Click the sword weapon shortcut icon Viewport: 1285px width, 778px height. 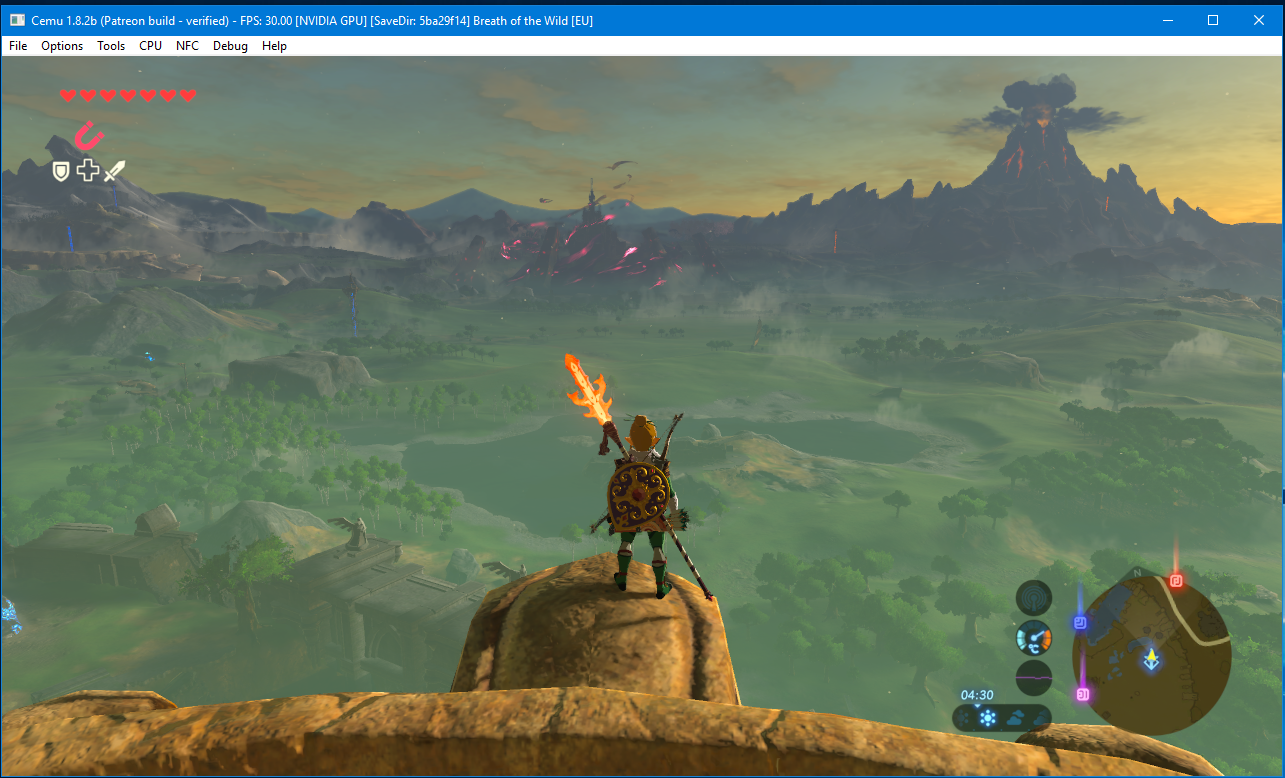pos(115,171)
